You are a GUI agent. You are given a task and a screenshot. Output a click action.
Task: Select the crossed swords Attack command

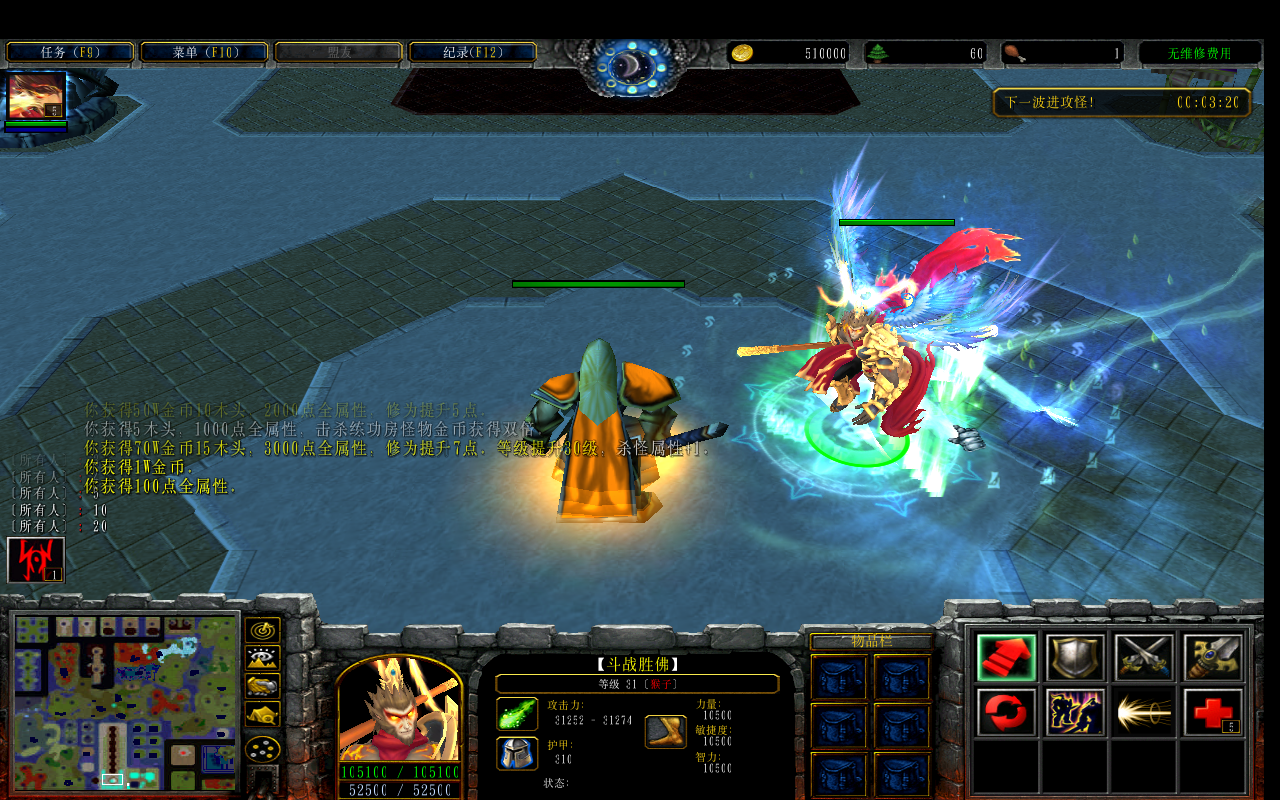coord(1144,658)
